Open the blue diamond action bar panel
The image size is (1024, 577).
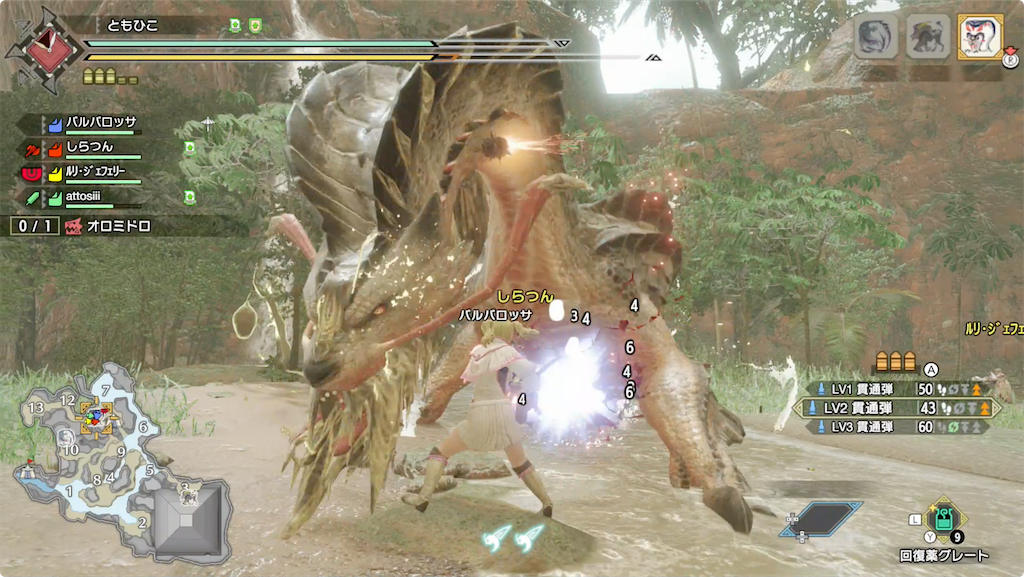click(x=821, y=518)
